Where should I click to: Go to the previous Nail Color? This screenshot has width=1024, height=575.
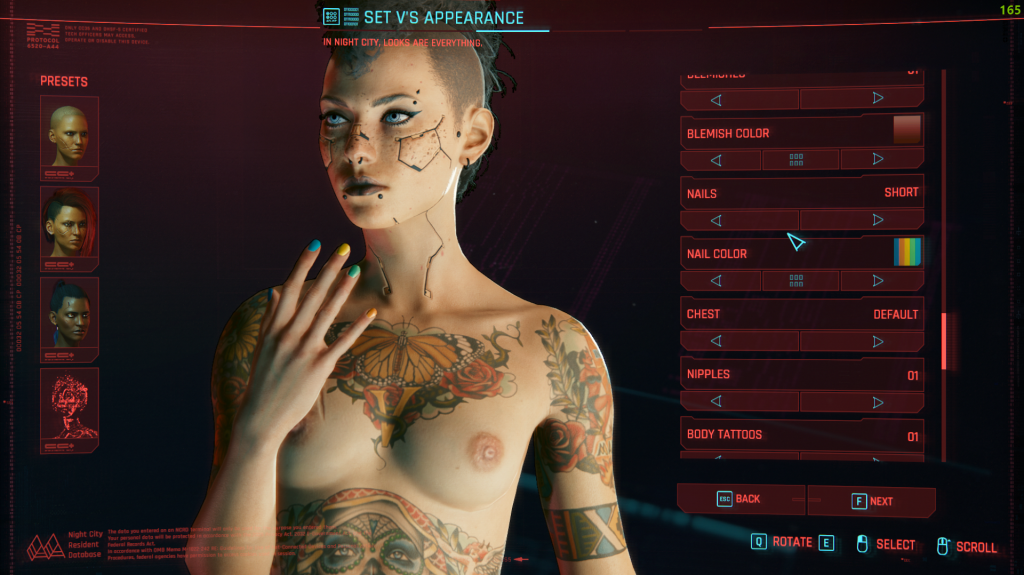[716, 280]
